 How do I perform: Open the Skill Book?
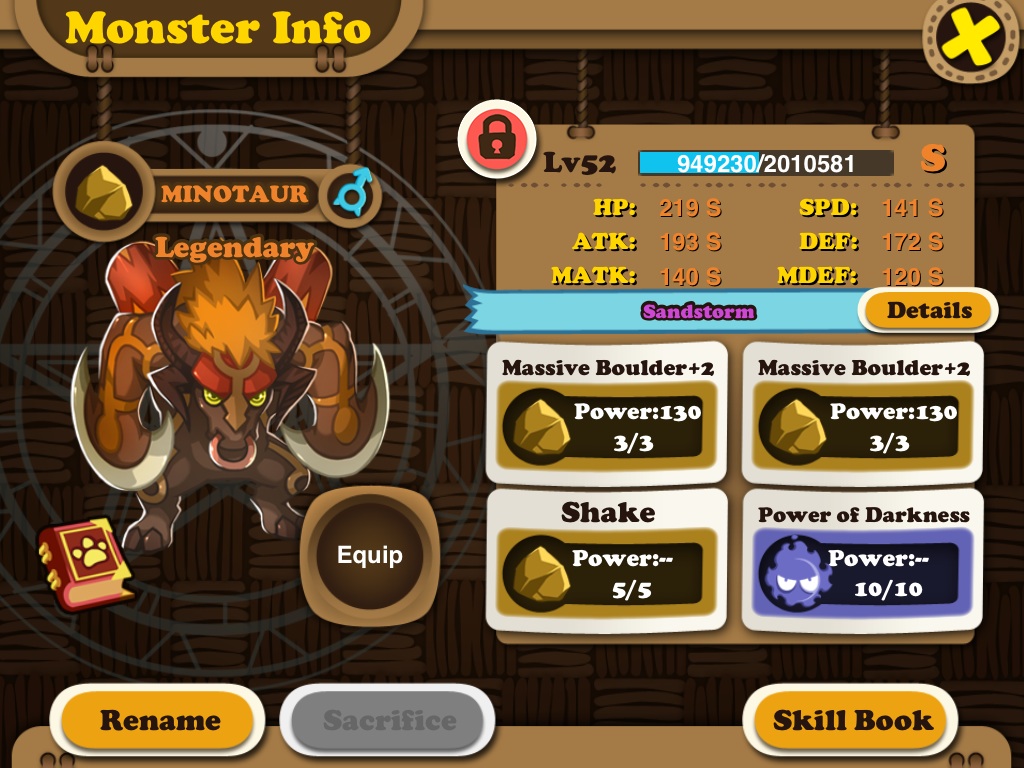click(x=852, y=720)
